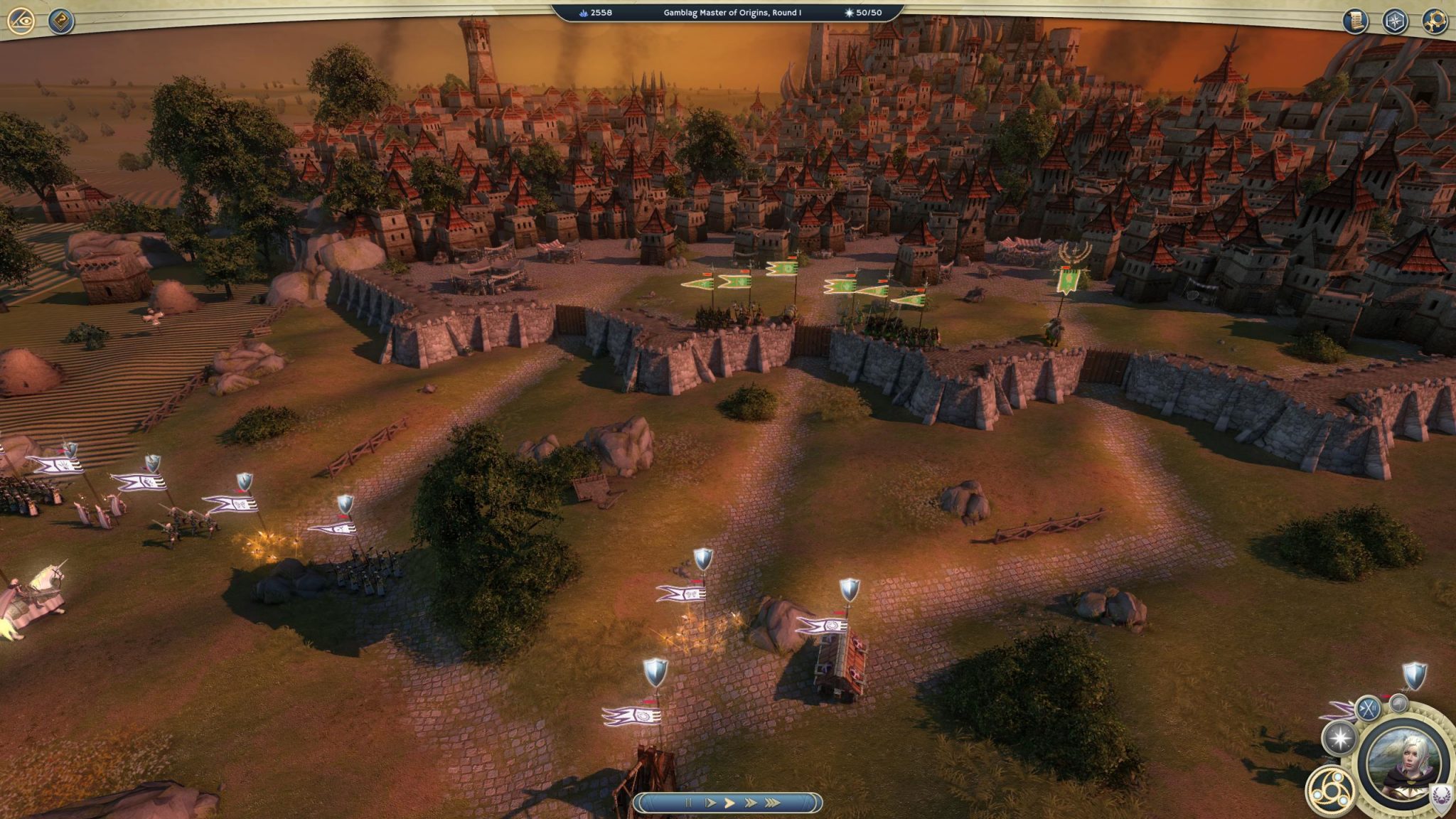Click the purple laurel faction shield
The image size is (1456, 819).
(x=1440, y=796)
